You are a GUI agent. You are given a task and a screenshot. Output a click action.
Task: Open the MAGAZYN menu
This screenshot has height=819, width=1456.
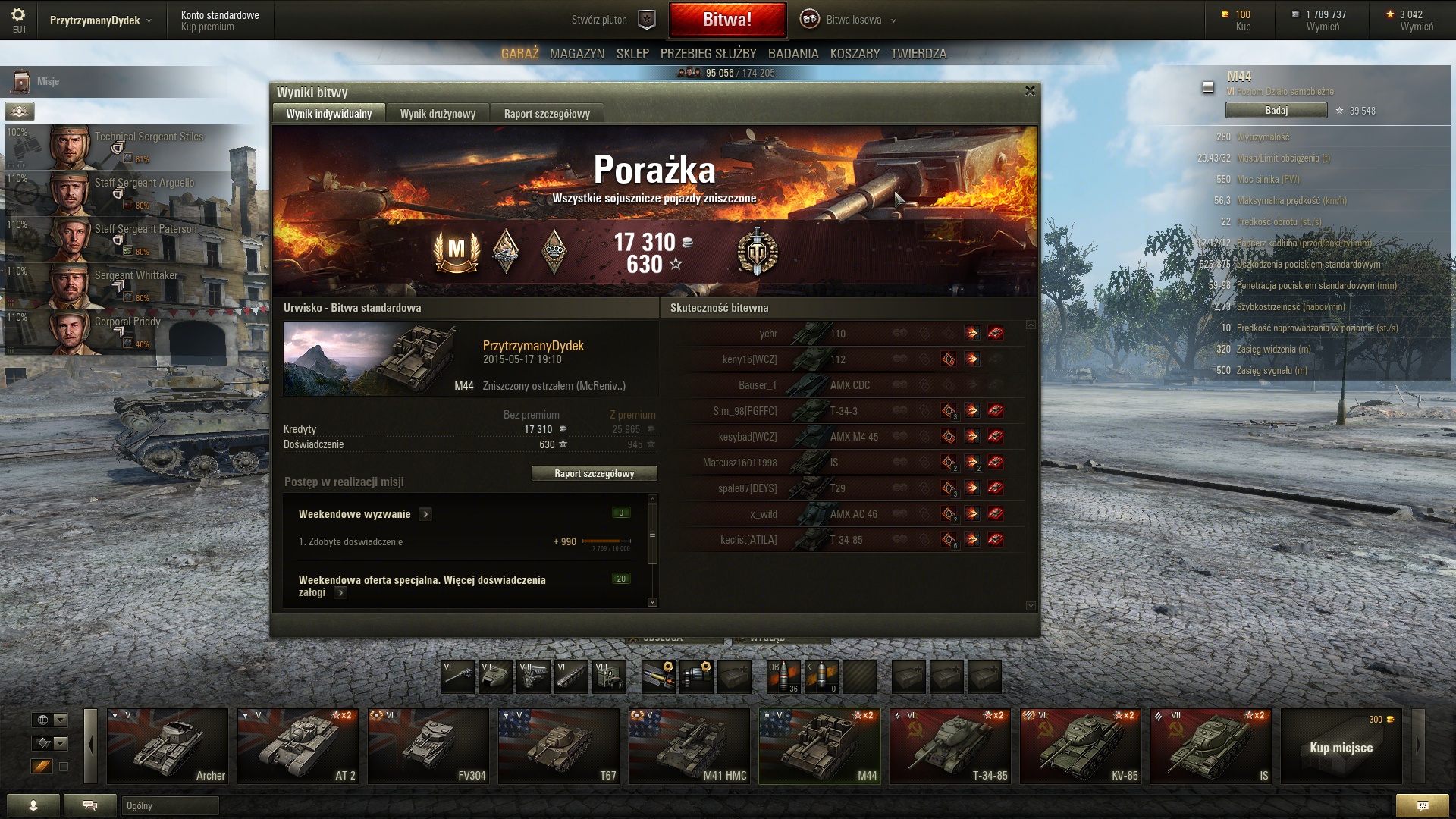click(577, 54)
